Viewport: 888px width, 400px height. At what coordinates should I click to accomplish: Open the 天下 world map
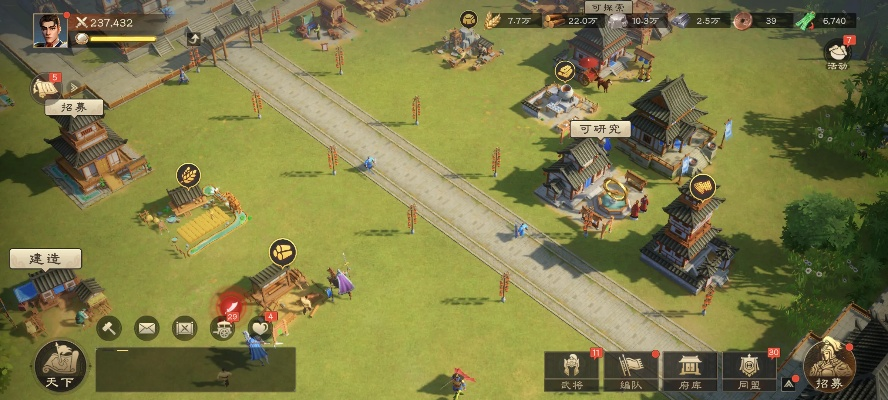(x=59, y=366)
